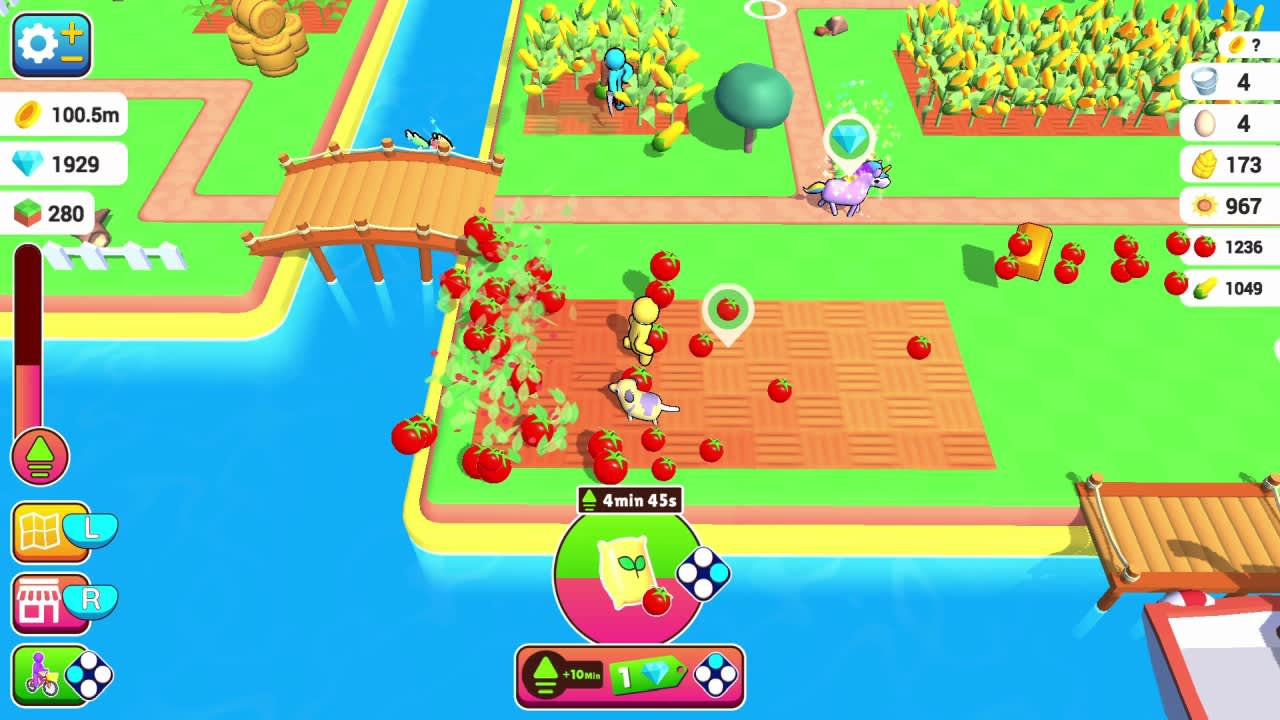
Task: Click the sunflower resource showing 967
Action: tap(1228, 206)
